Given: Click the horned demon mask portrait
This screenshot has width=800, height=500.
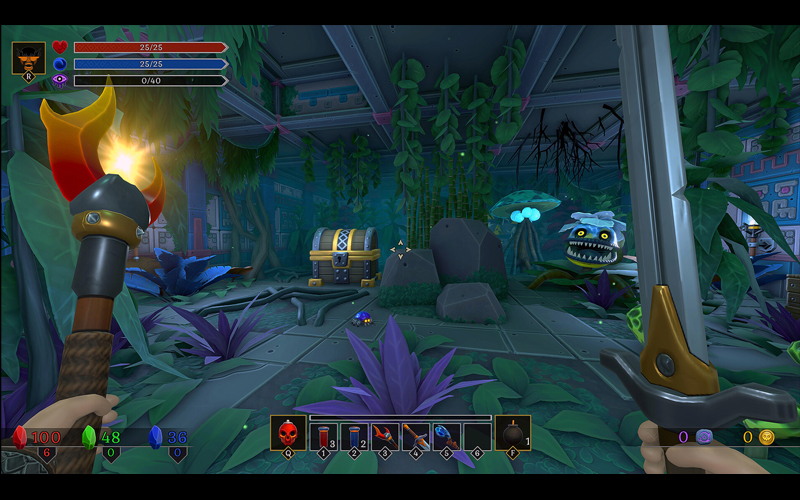Looking at the screenshot, I should tap(28, 58).
